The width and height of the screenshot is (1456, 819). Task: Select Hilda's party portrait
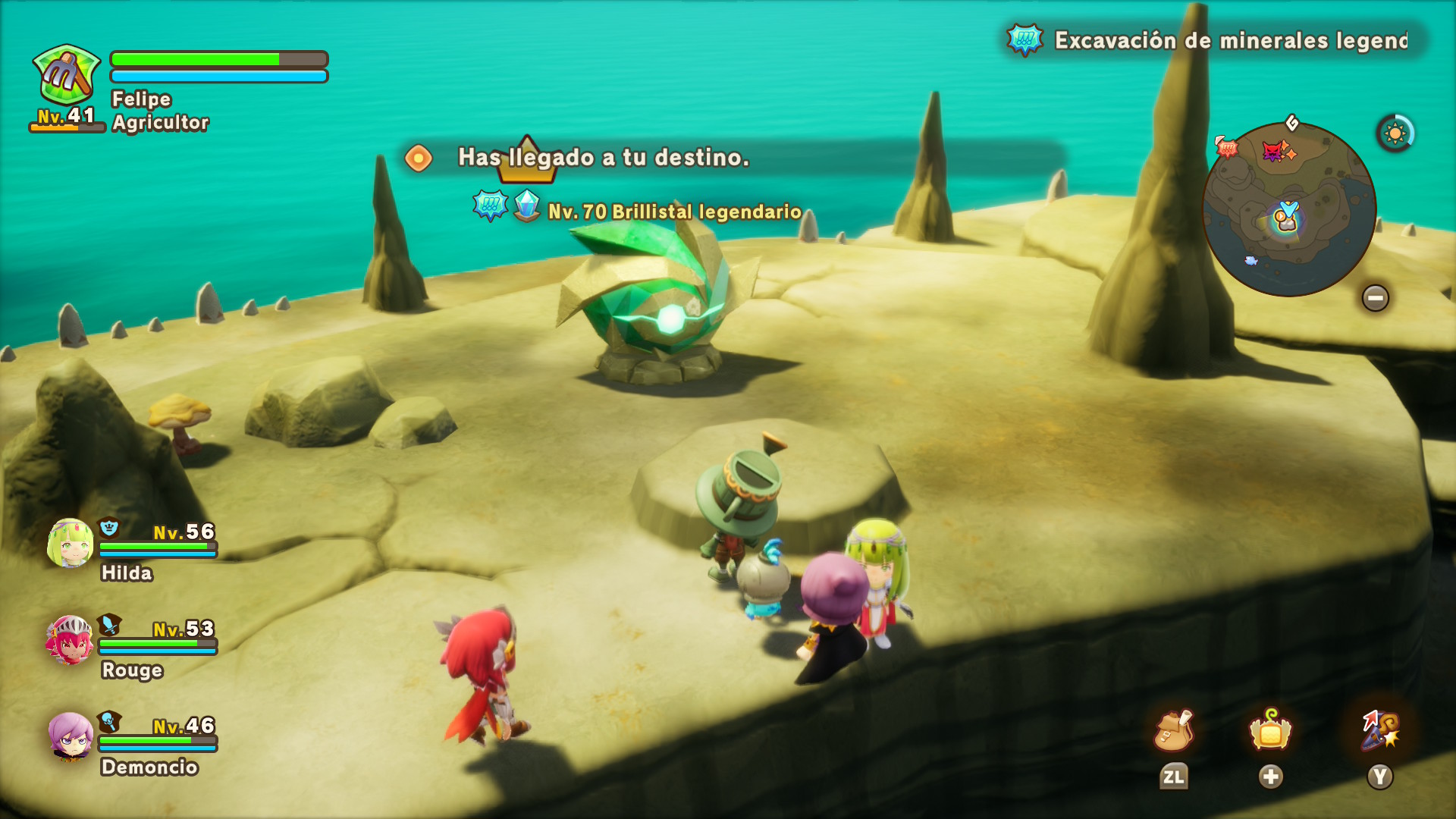coord(71,543)
